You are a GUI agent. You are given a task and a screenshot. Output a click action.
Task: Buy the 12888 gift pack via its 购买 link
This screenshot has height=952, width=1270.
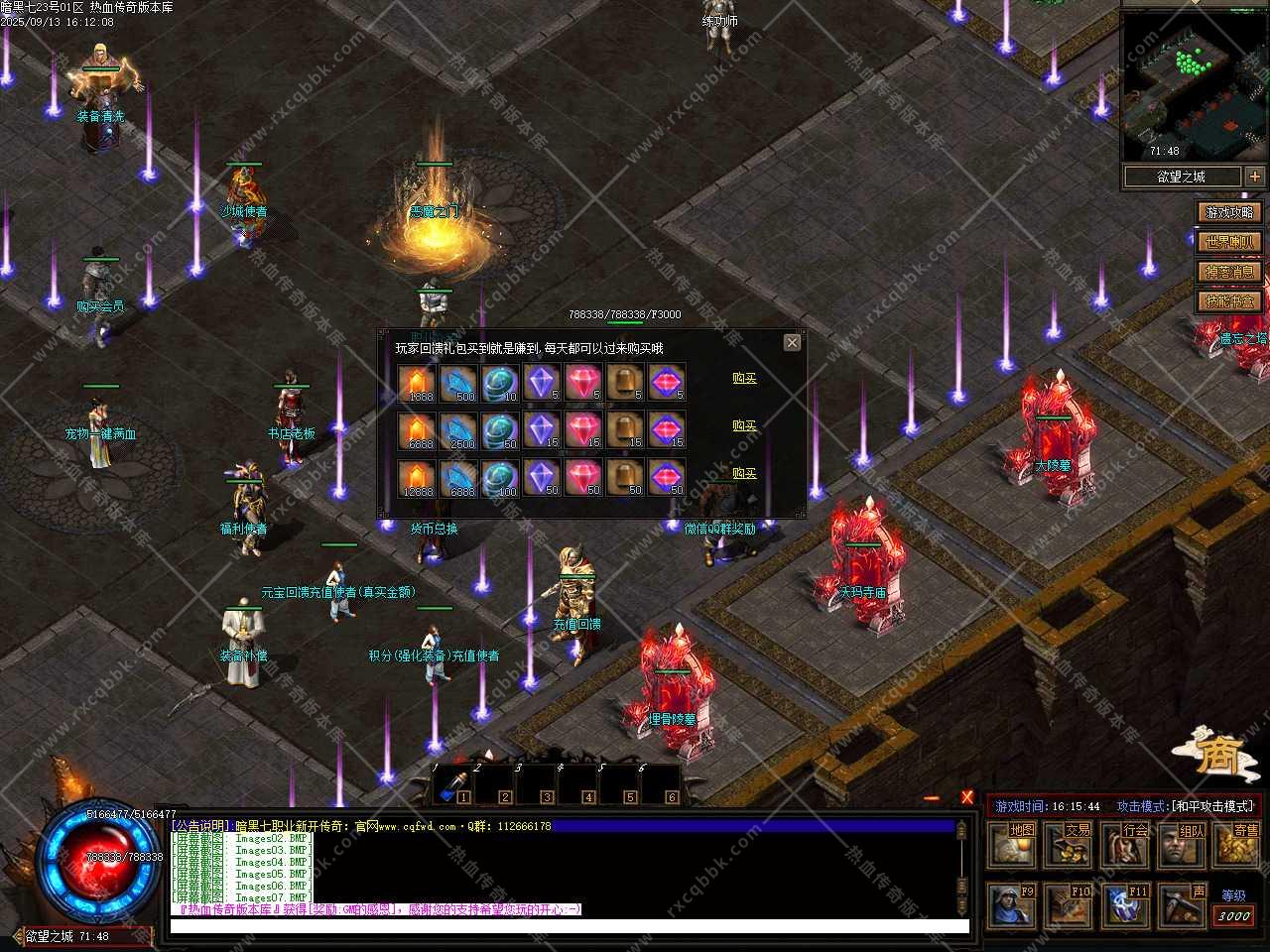click(744, 473)
